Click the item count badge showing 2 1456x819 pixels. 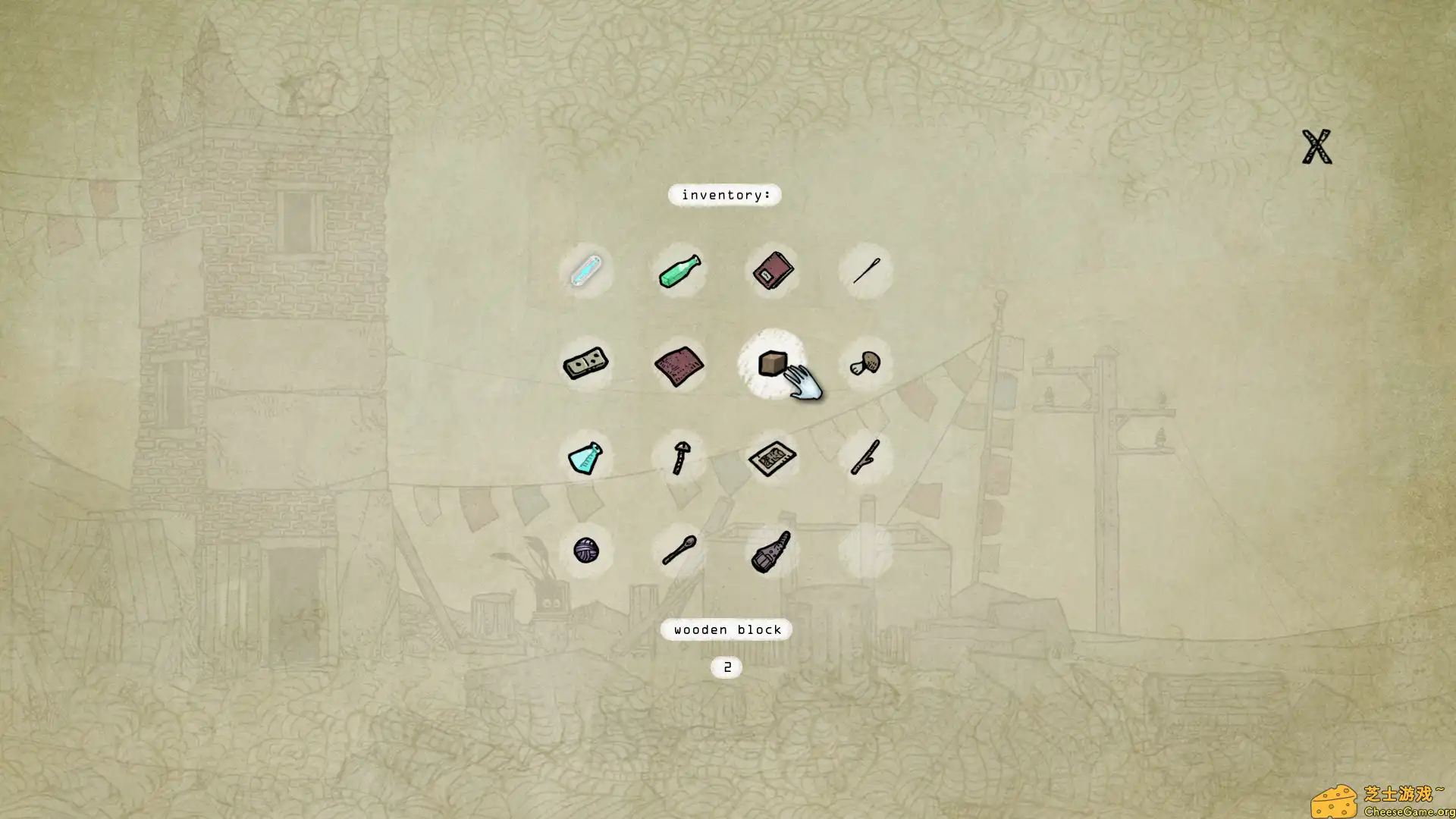[725, 667]
